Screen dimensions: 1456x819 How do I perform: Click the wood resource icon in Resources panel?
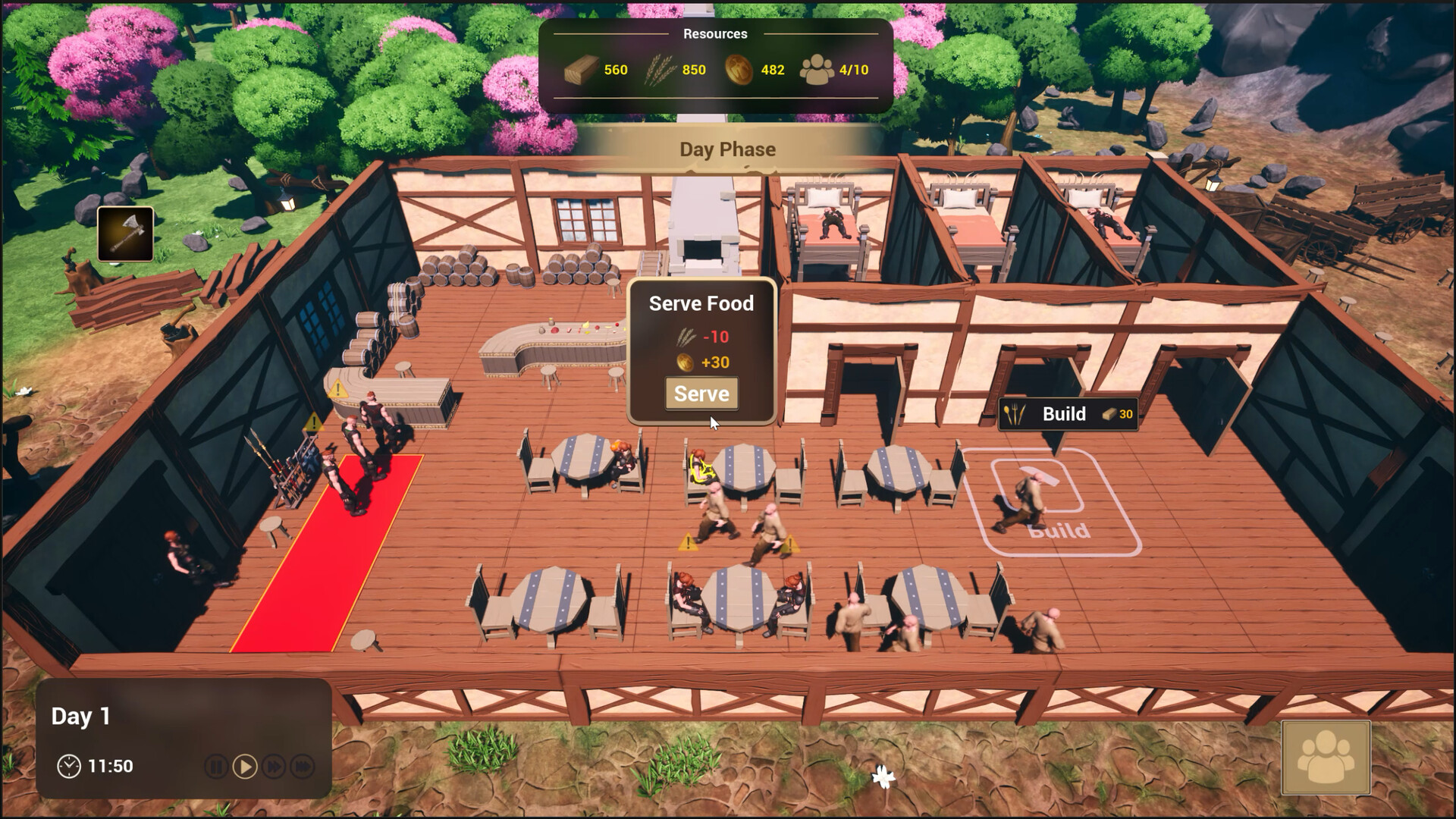(581, 69)
